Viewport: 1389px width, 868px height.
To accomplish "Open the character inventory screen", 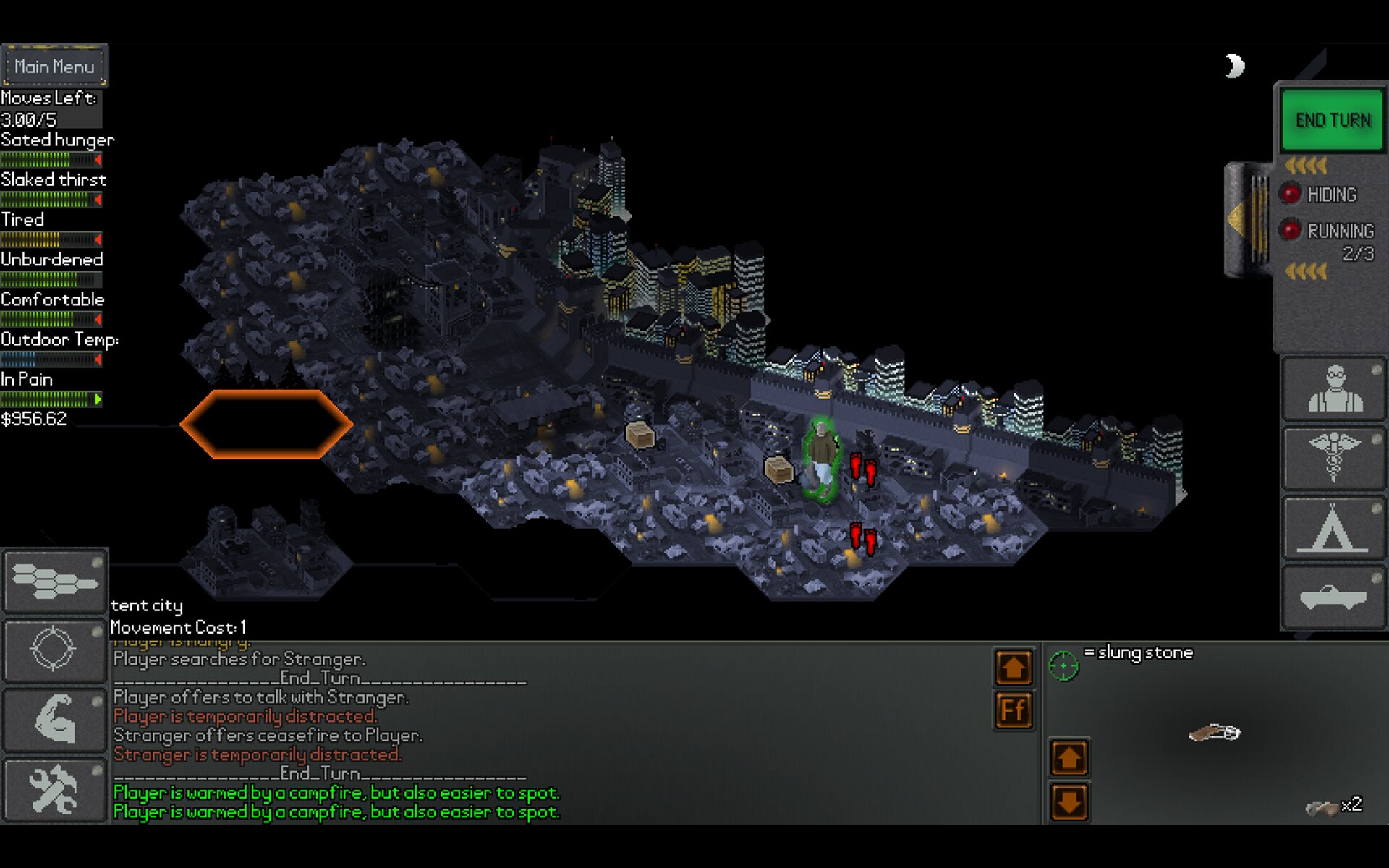I will 1334,388.
